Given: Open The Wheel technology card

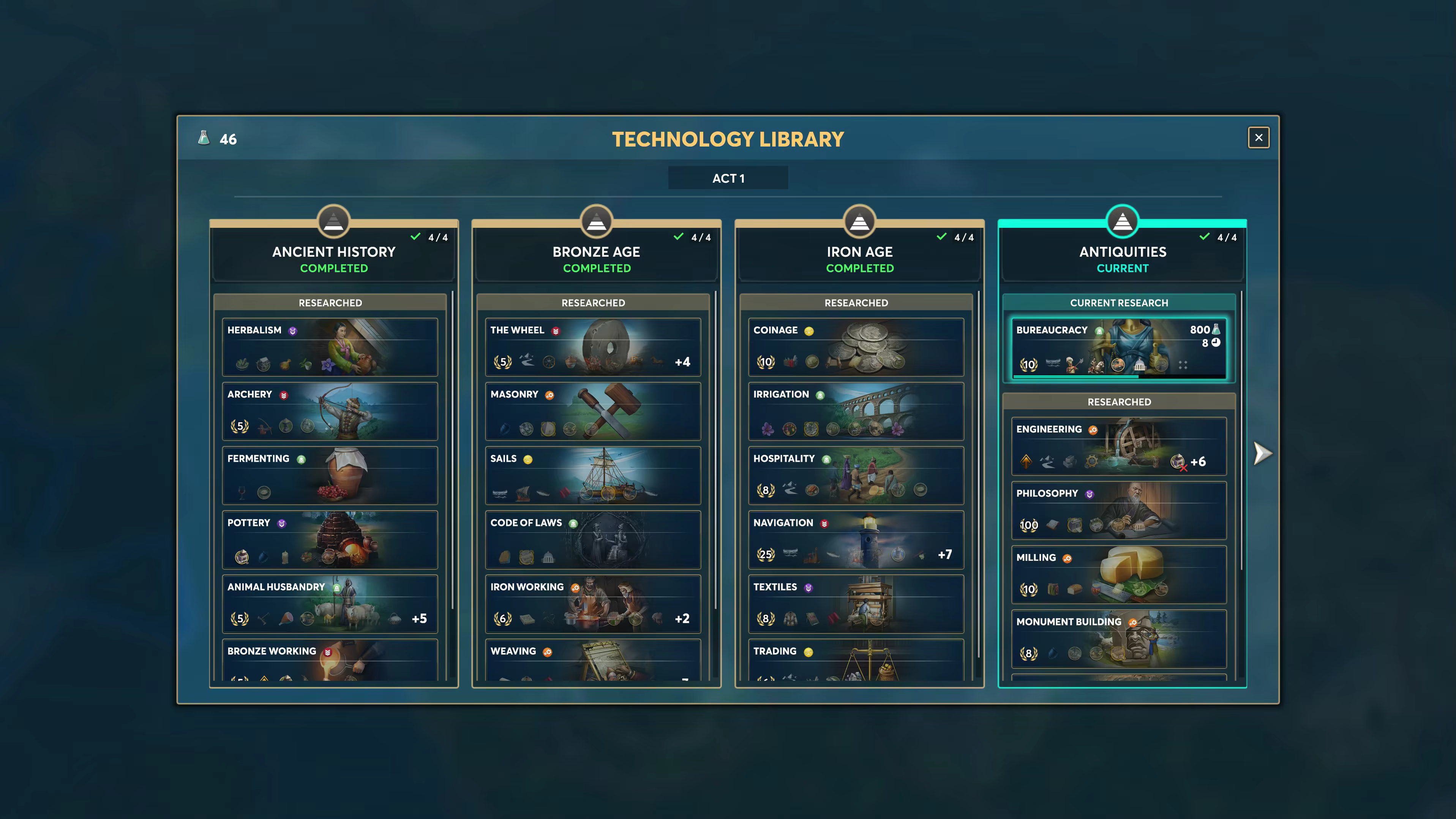Looking at the screenshot, I should click(592, 347).
